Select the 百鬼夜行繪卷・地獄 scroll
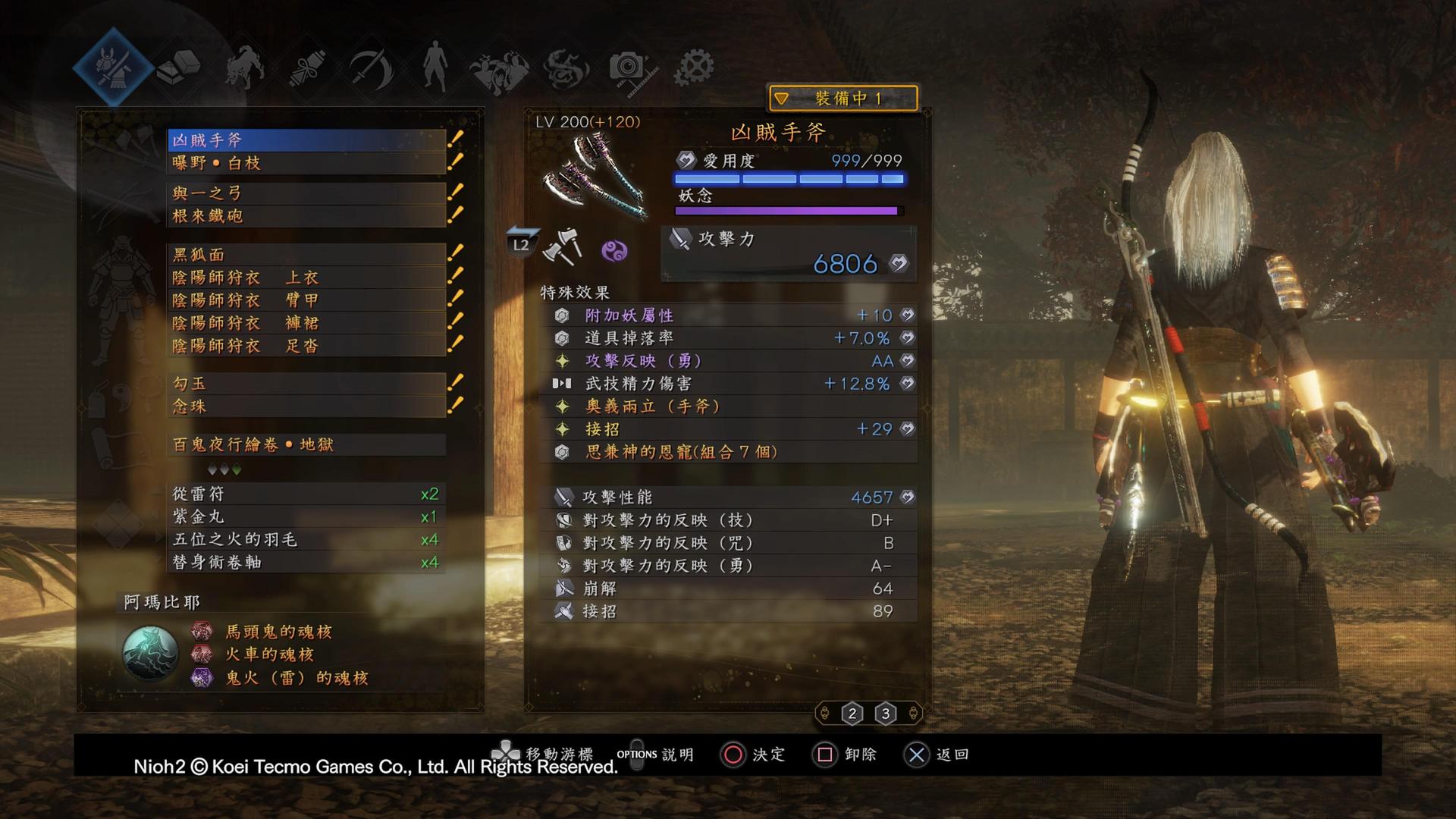The width and height of the screenshot is (1456, 819). (306, 444)
